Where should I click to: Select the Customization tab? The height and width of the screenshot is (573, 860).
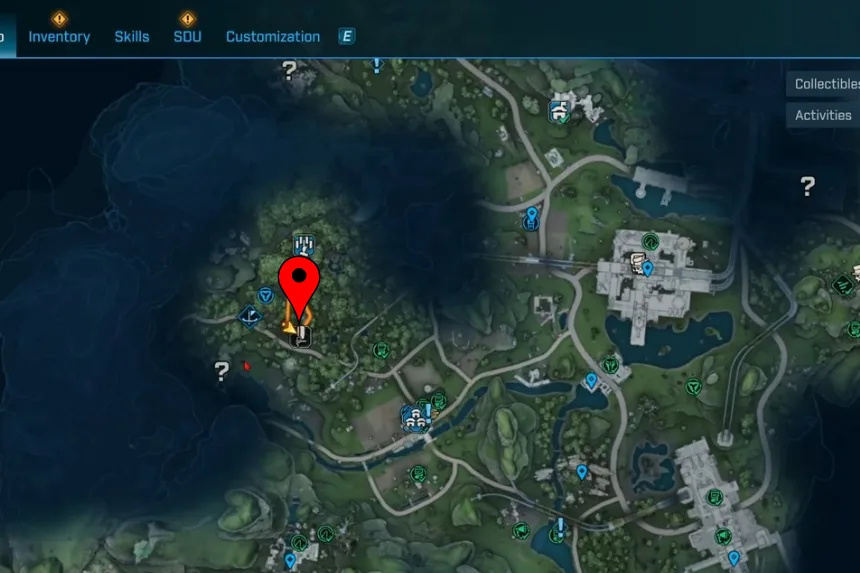pos(273,37)
